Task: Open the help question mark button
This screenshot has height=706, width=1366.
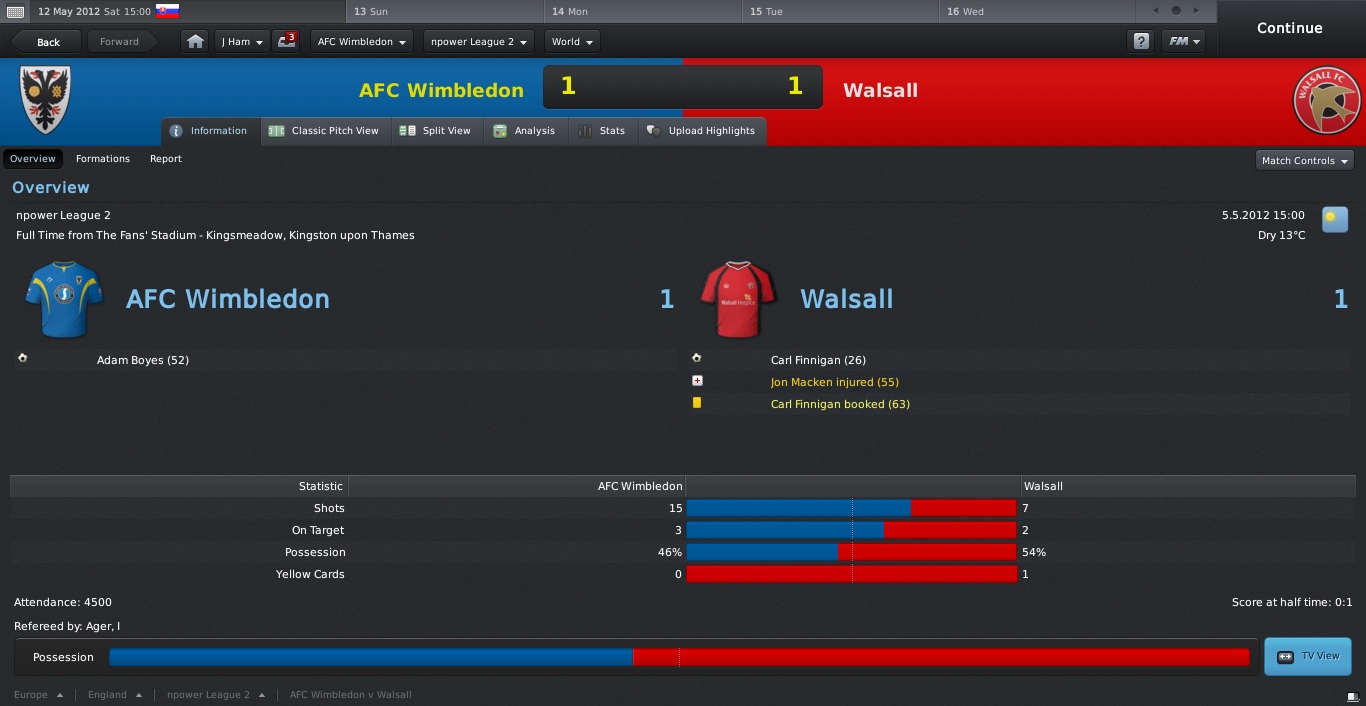Action: coord(1140,42)
